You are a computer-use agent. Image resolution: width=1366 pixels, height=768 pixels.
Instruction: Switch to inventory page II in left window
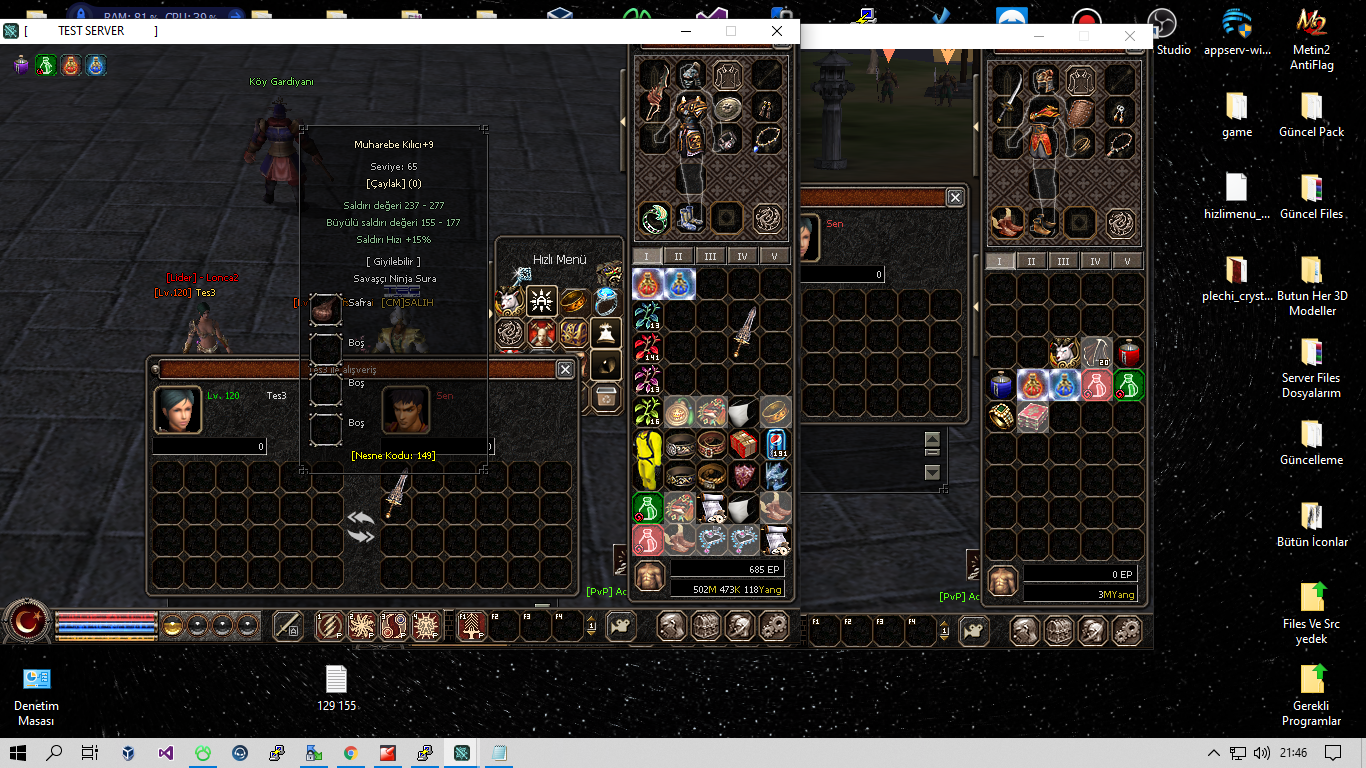pyautogui.click(x=679, y=256)
